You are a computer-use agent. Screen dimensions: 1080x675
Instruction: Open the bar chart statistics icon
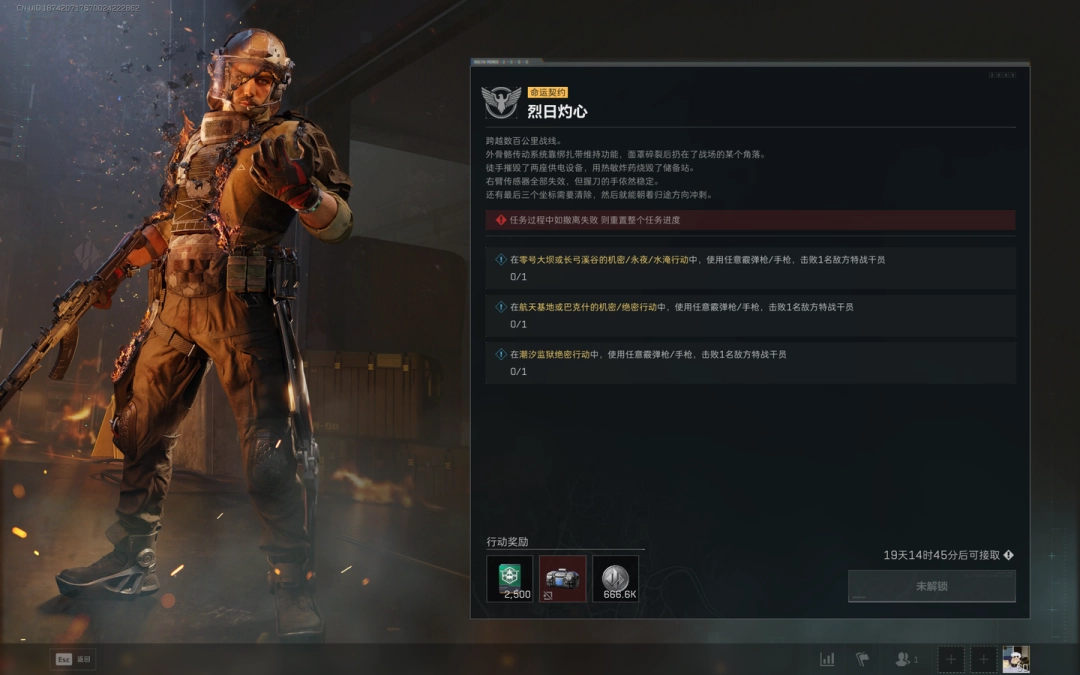827,659
